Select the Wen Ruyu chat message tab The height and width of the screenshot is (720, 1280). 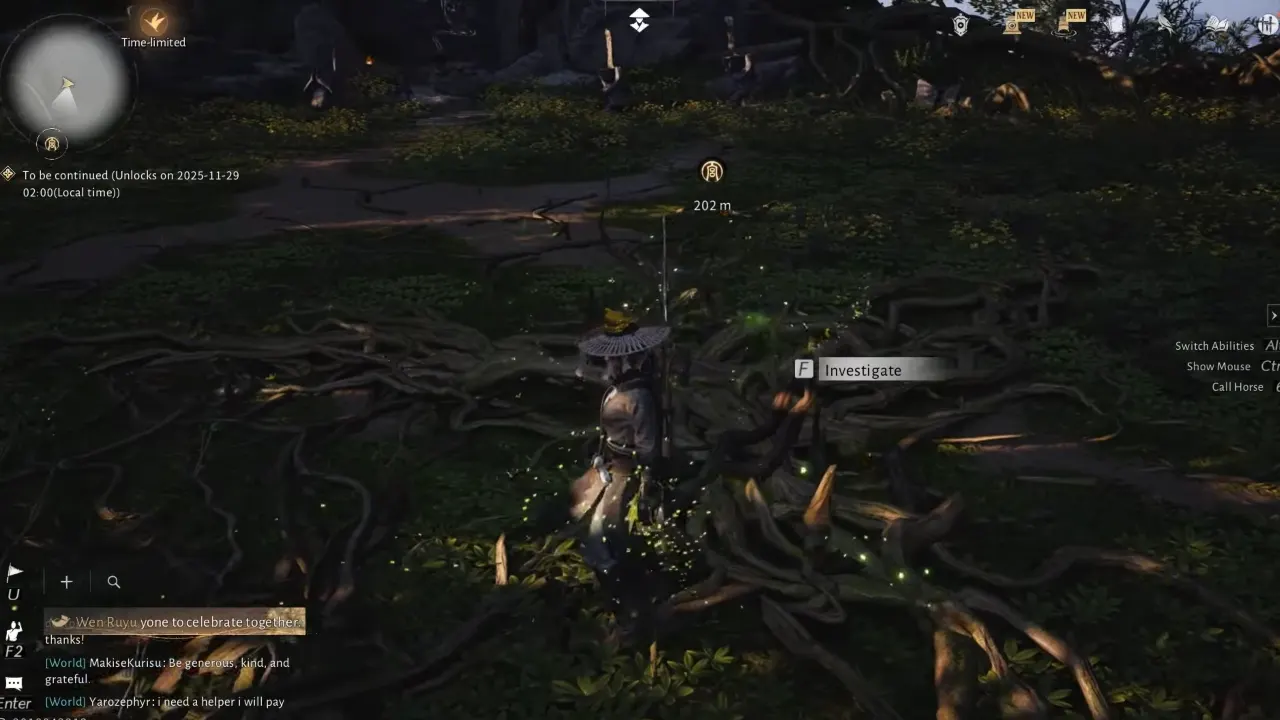click(174, 621)
